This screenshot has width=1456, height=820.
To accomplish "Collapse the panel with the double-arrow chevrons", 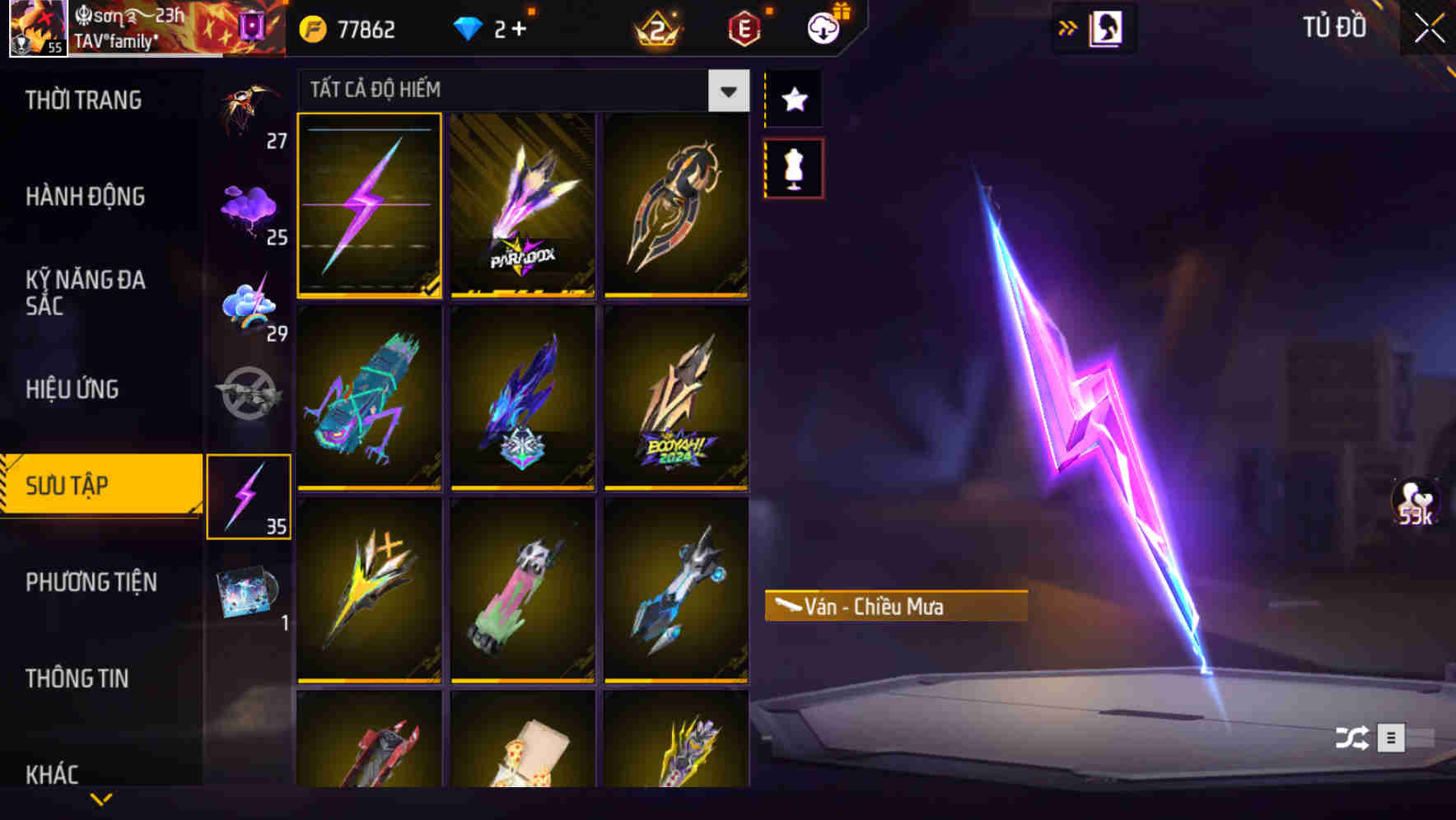I will [1066, 27].
